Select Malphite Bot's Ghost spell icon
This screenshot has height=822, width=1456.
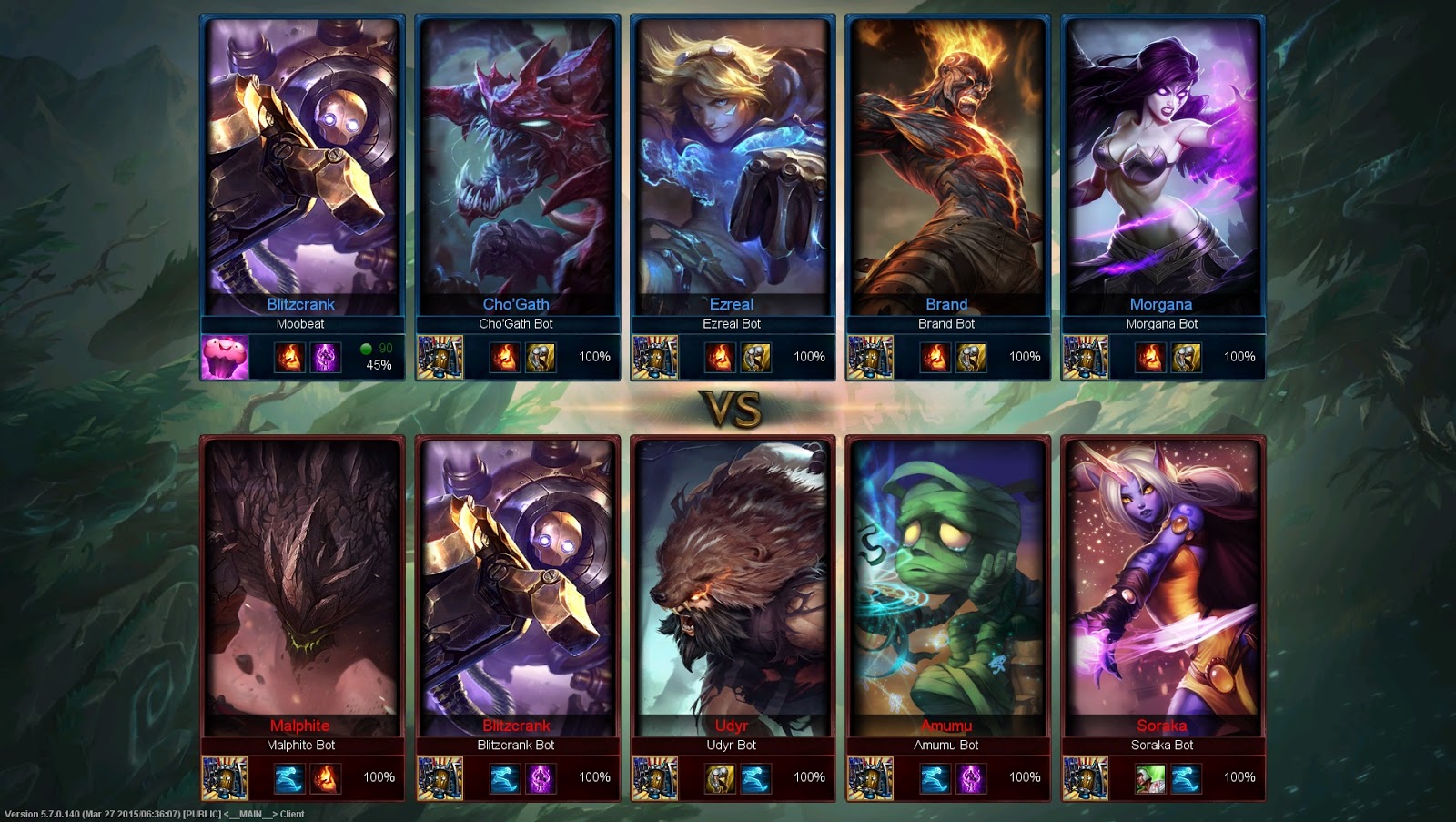[x=289, y=776]
